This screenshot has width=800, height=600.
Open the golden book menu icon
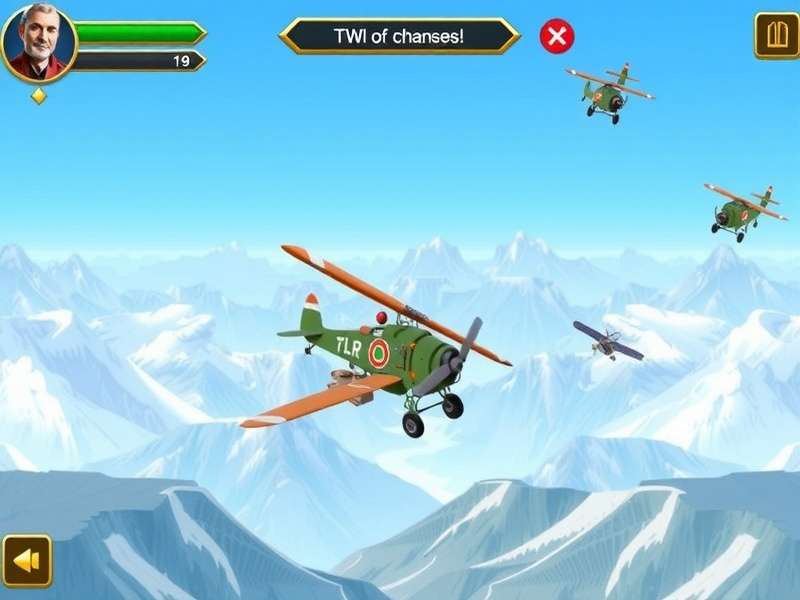(776, 36)
